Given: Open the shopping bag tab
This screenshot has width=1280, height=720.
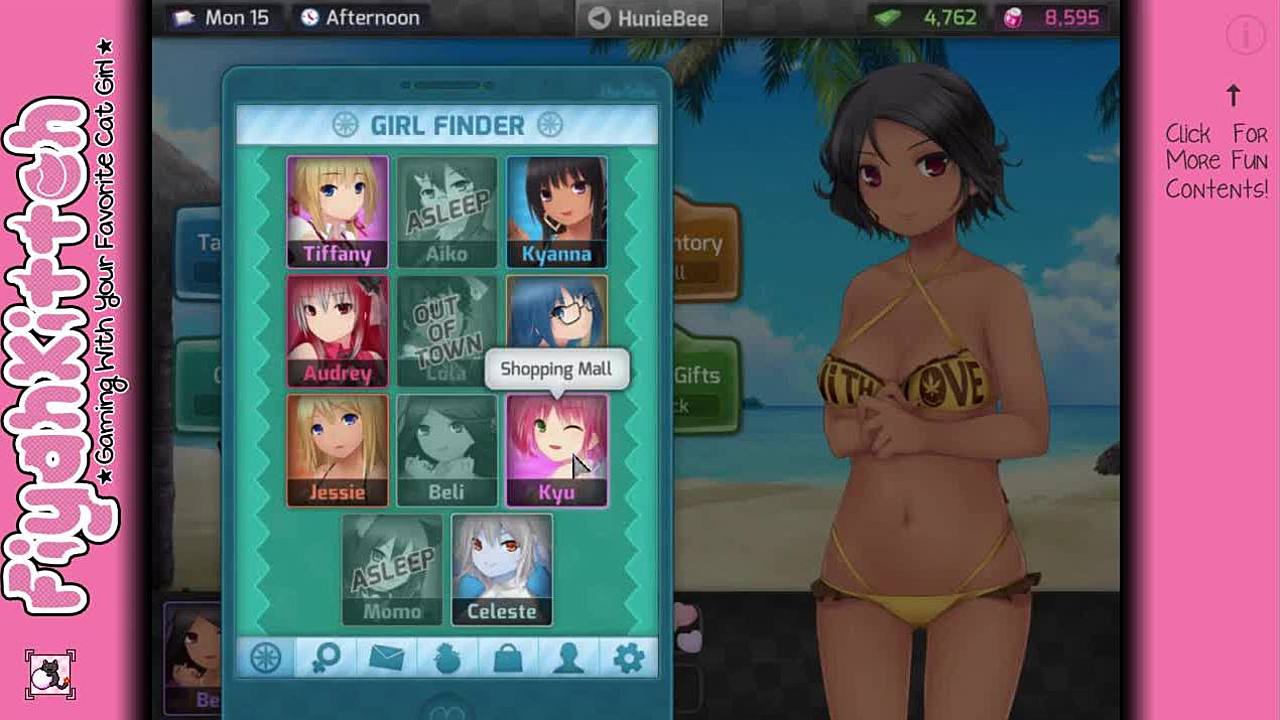Looking at the screenshot, I should pos(508,658).
